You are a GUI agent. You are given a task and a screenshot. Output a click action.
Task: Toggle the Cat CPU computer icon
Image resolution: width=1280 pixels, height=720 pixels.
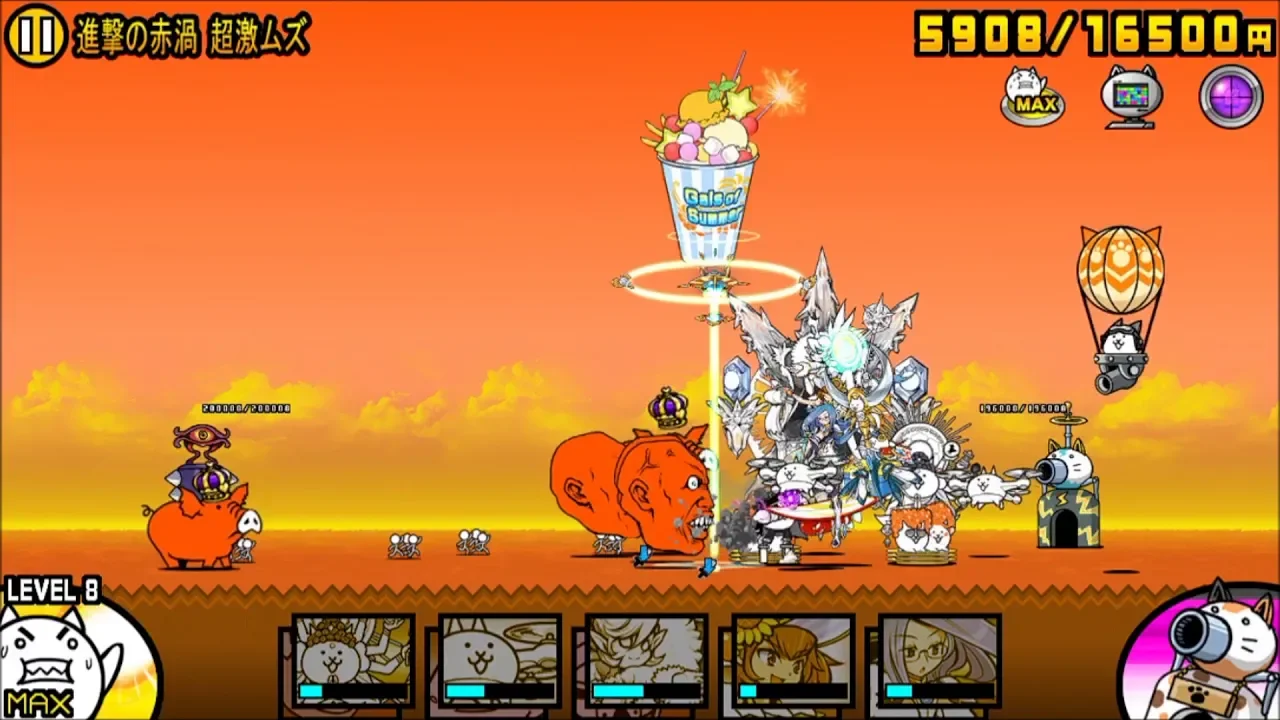tap(1131, 96)
